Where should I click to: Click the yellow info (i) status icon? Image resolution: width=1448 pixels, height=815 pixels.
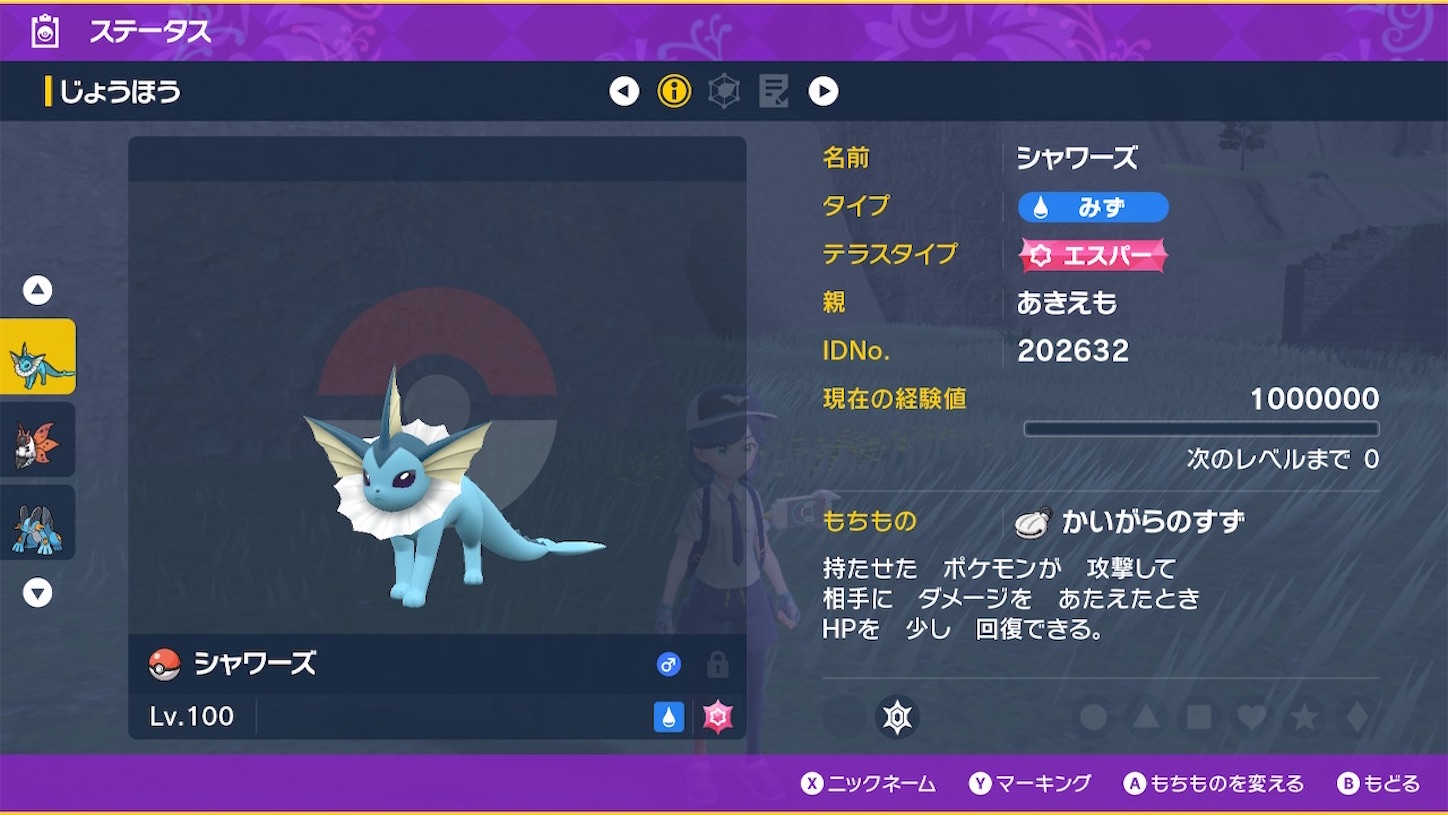point(675,91)
